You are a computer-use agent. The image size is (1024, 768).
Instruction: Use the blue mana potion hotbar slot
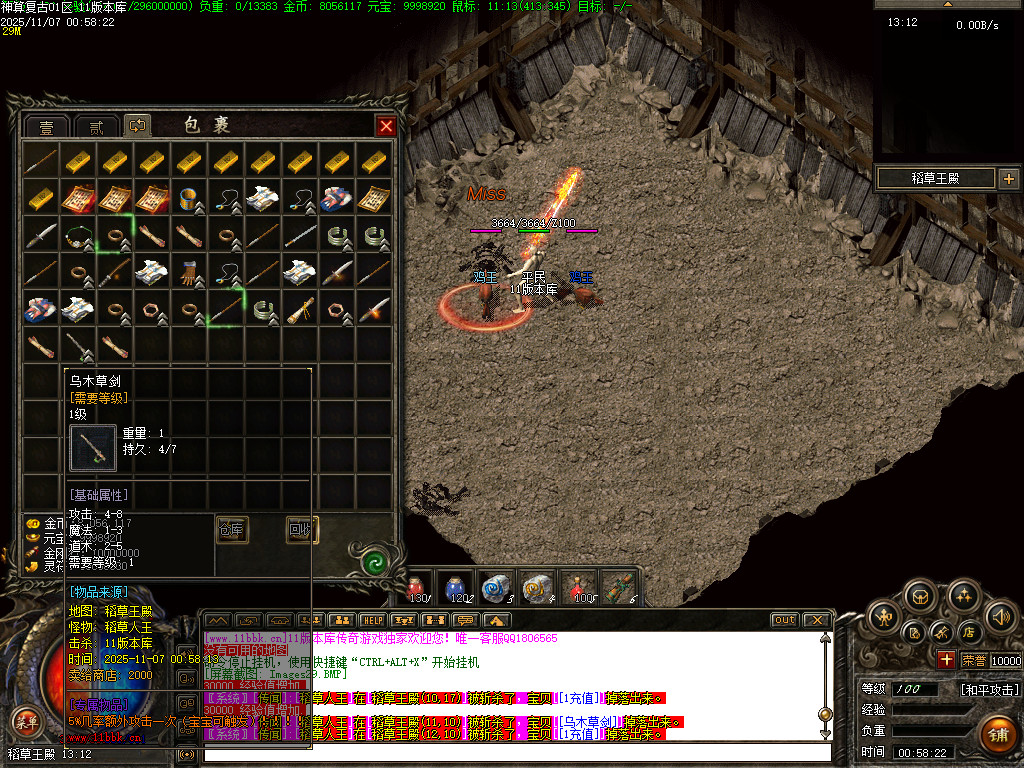click(x=456, y=586)
